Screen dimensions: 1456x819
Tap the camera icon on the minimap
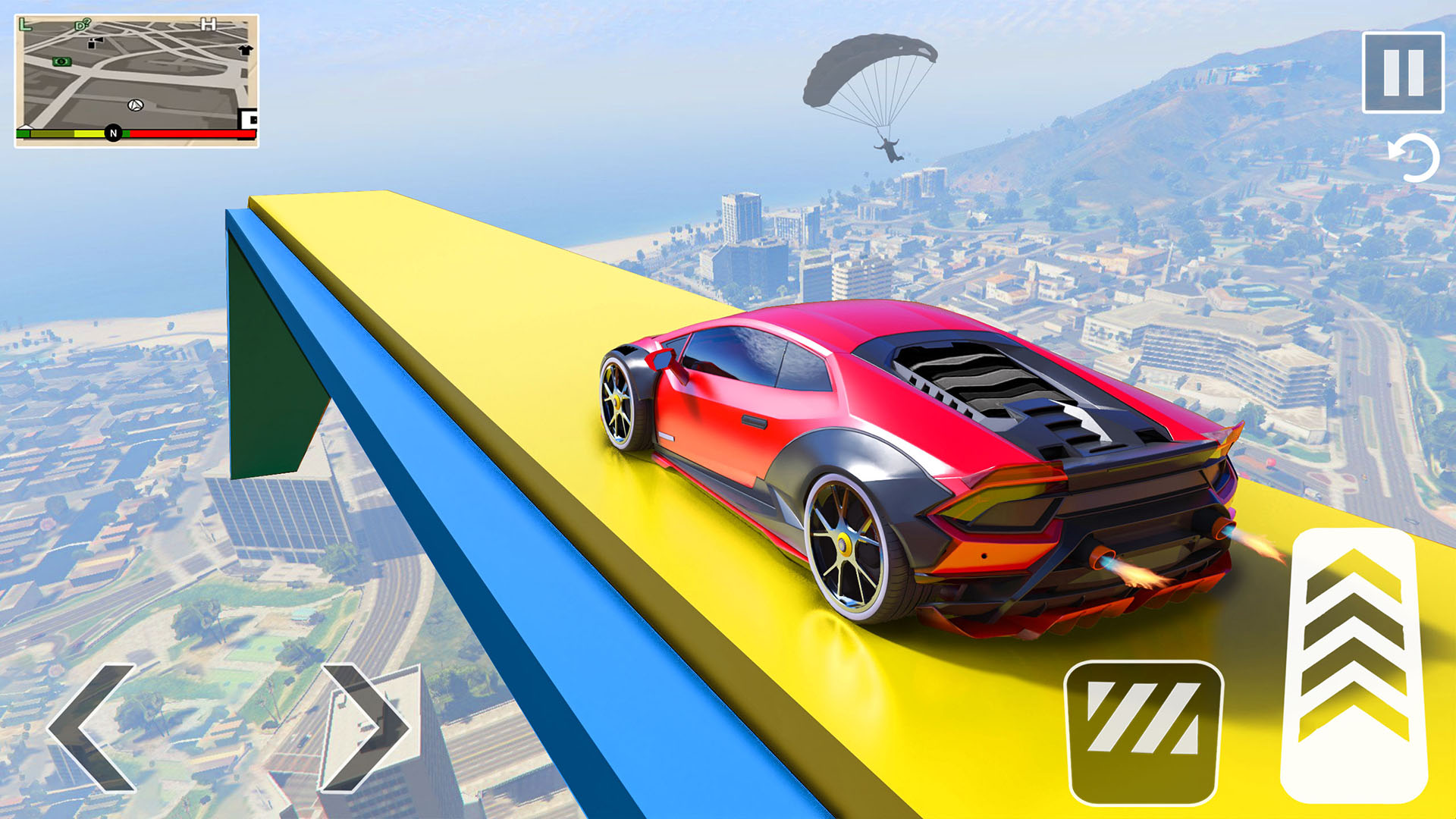95,42
